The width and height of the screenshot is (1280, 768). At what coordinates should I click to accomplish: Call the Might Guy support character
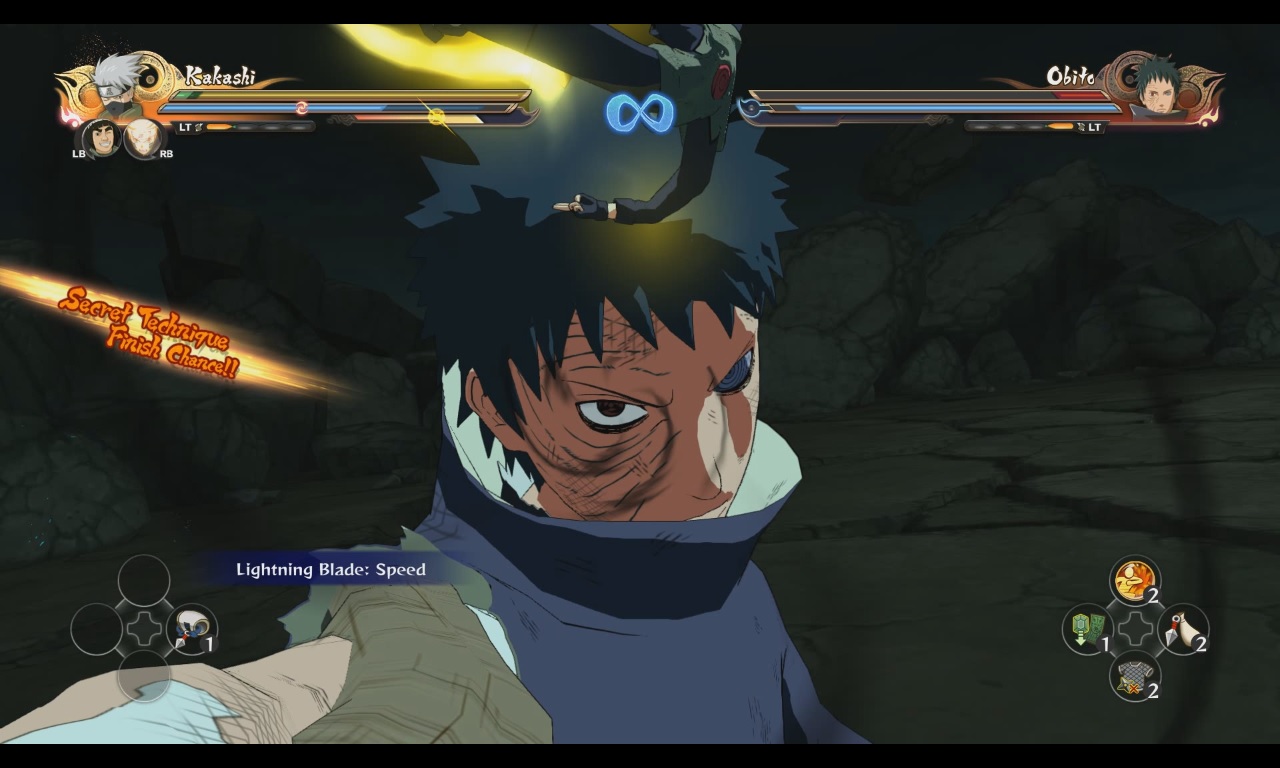point(100,138)
